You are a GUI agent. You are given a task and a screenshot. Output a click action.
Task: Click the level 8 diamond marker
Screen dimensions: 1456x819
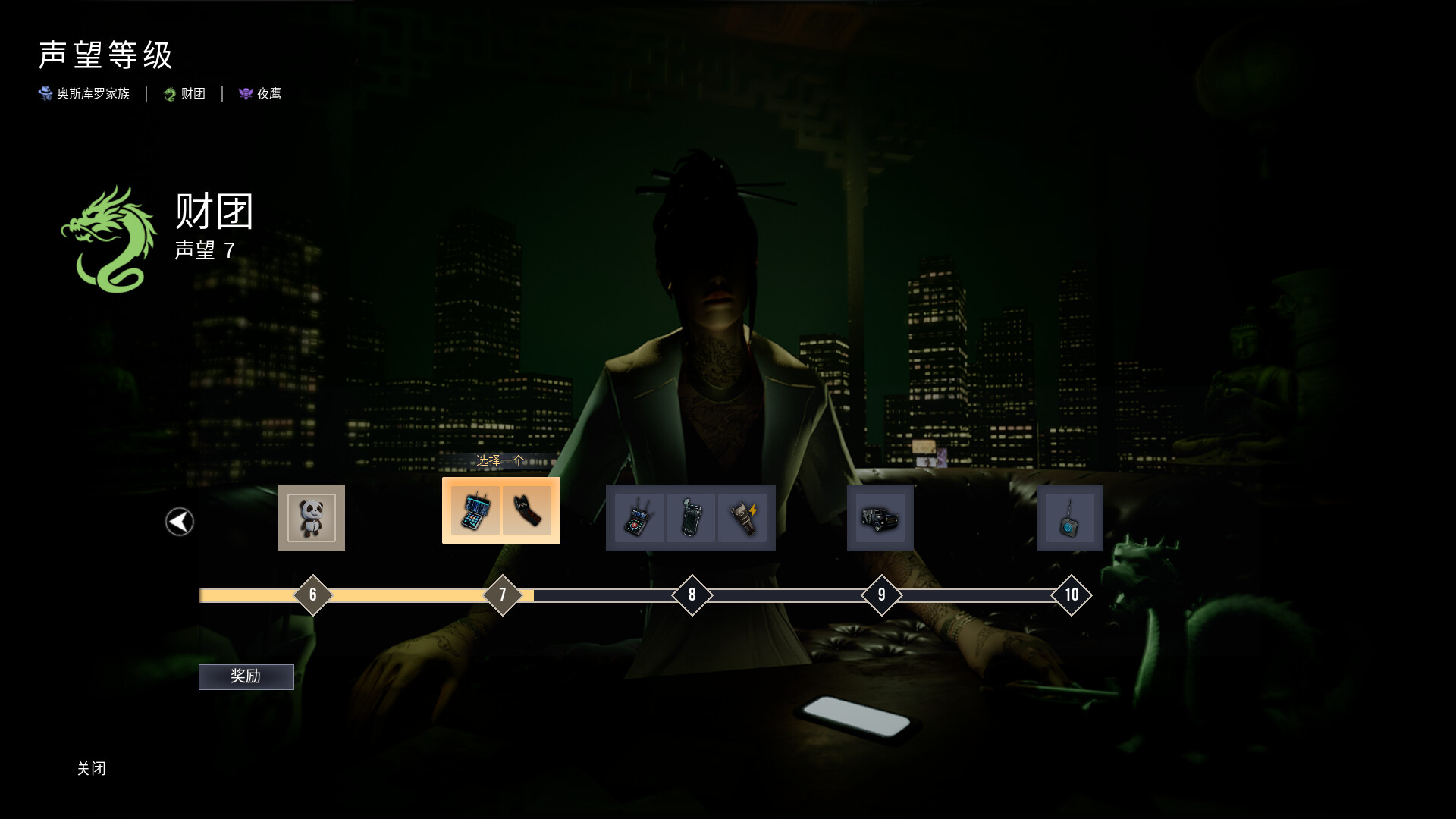click(691, 595)
